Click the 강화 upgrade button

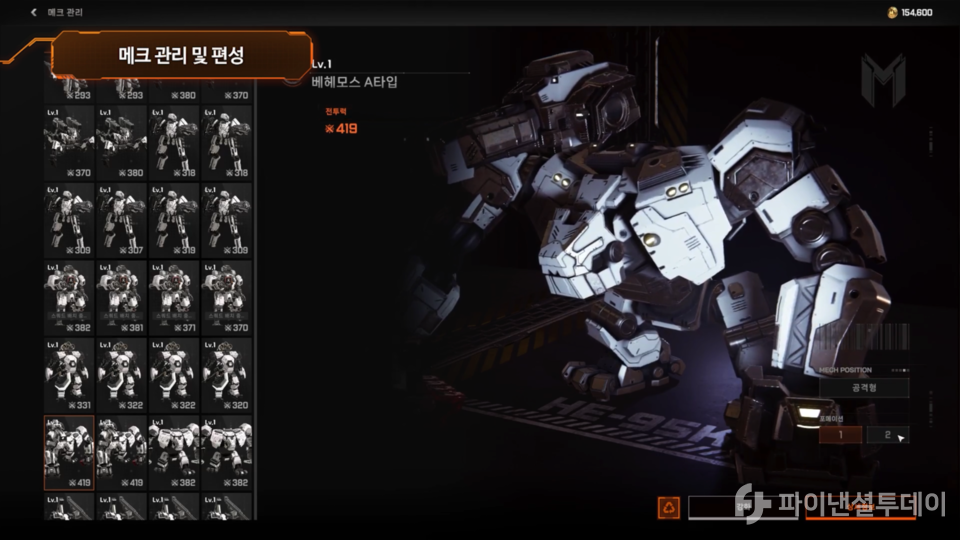click(x=740, y=508)
